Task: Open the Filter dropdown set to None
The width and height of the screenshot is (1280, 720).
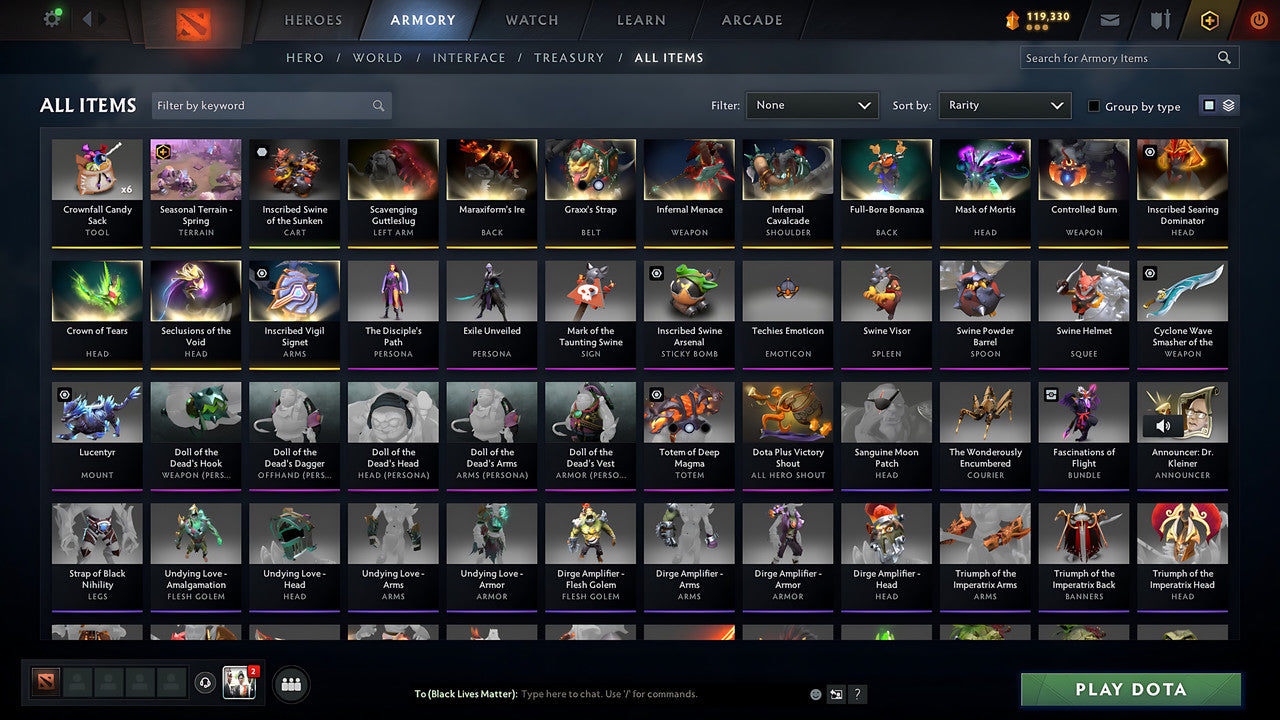Action: click(811, 105)
